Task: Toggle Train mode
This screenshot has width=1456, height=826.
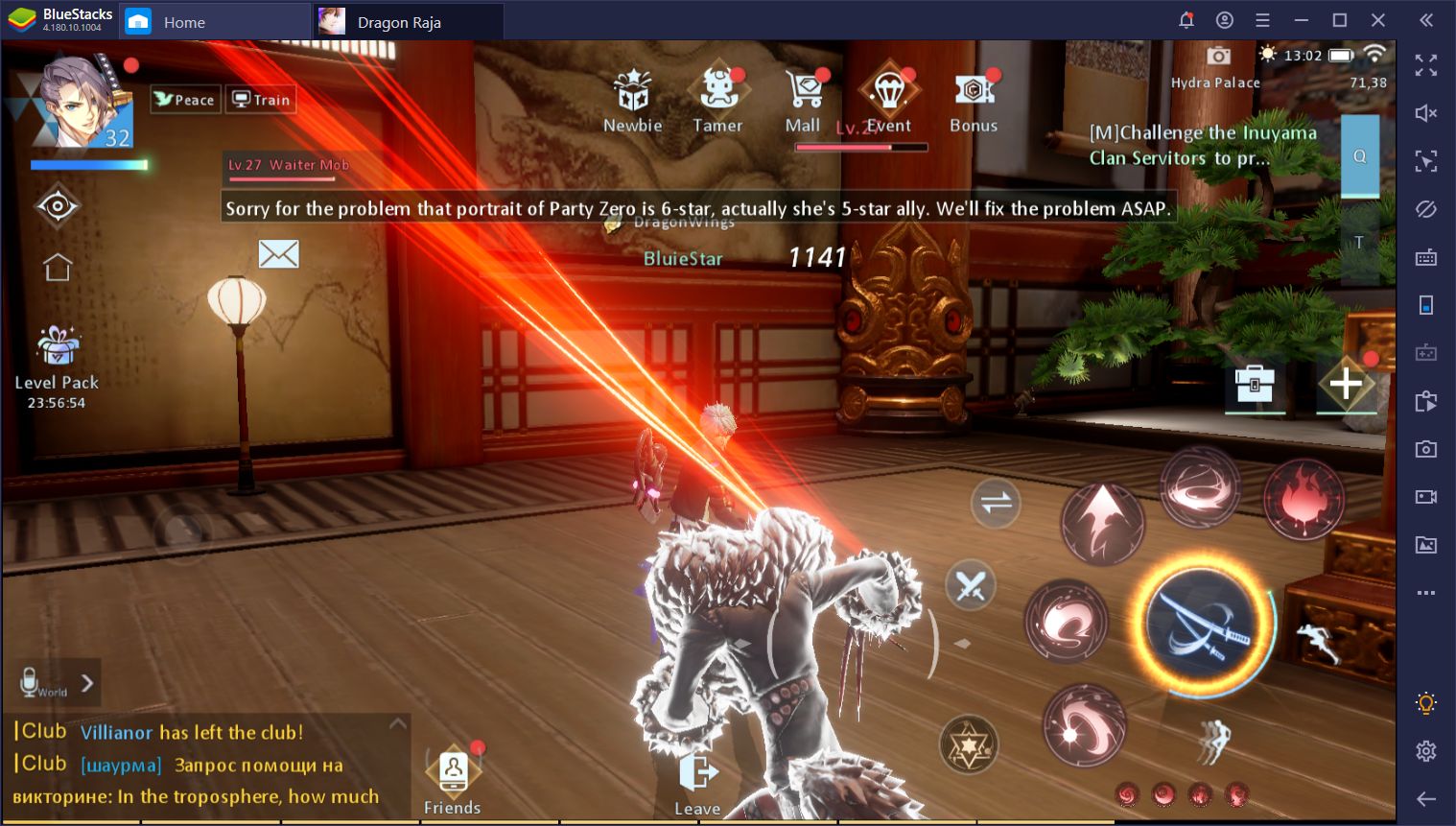Action: coord(259,99)
